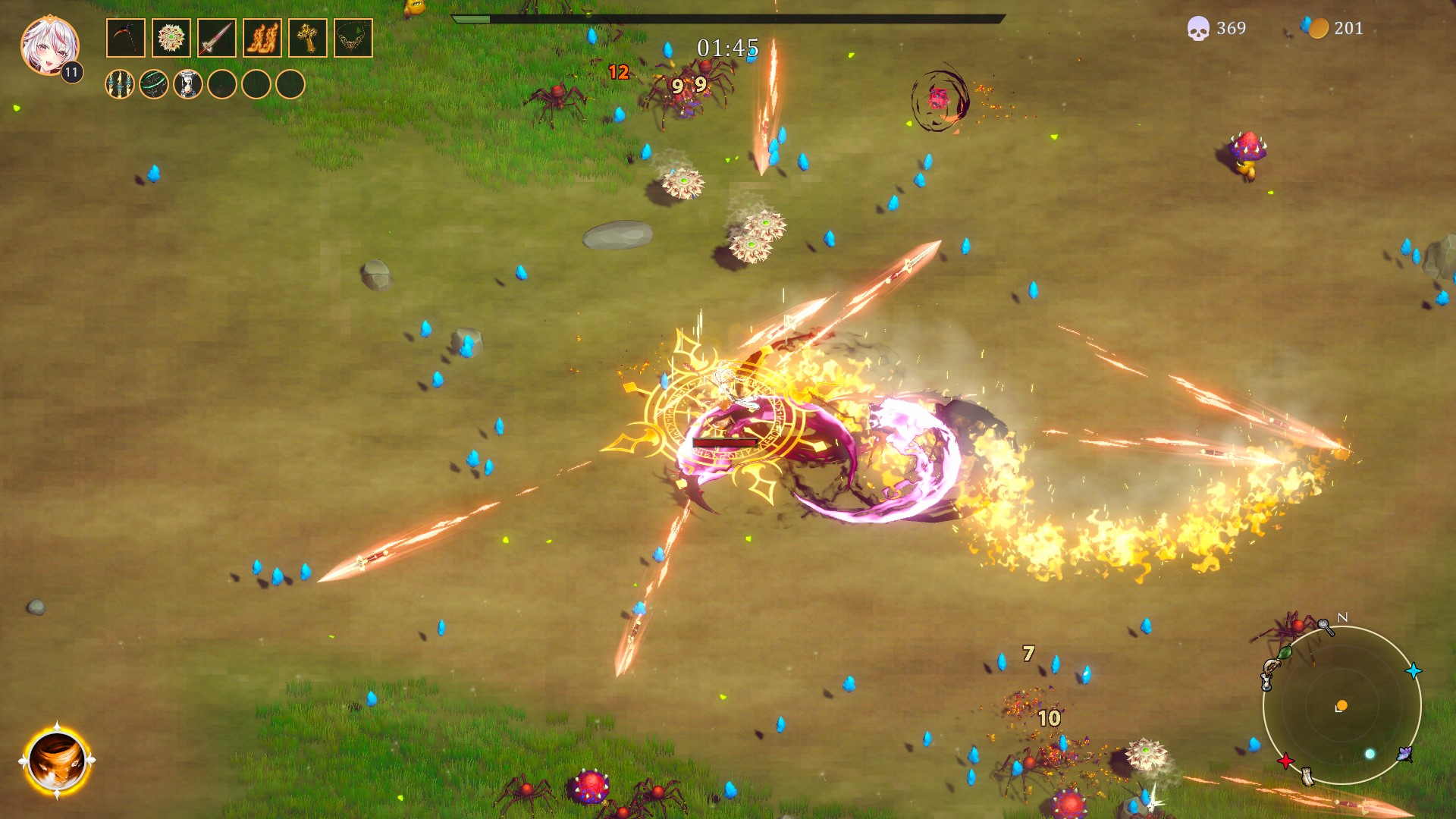
Task: Select the gold necklace slot
Action: point(353,38)
